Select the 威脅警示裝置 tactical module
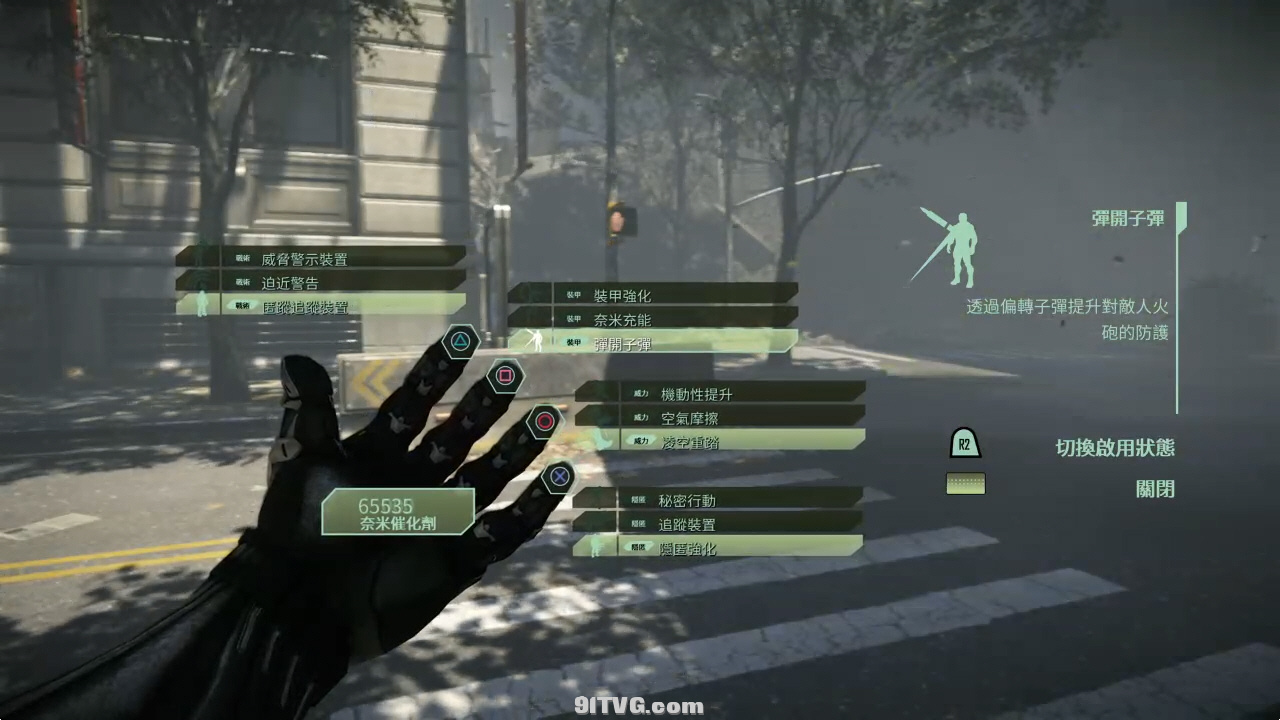Viewport: 1280px width, 720px height. [x=322, y=258]
